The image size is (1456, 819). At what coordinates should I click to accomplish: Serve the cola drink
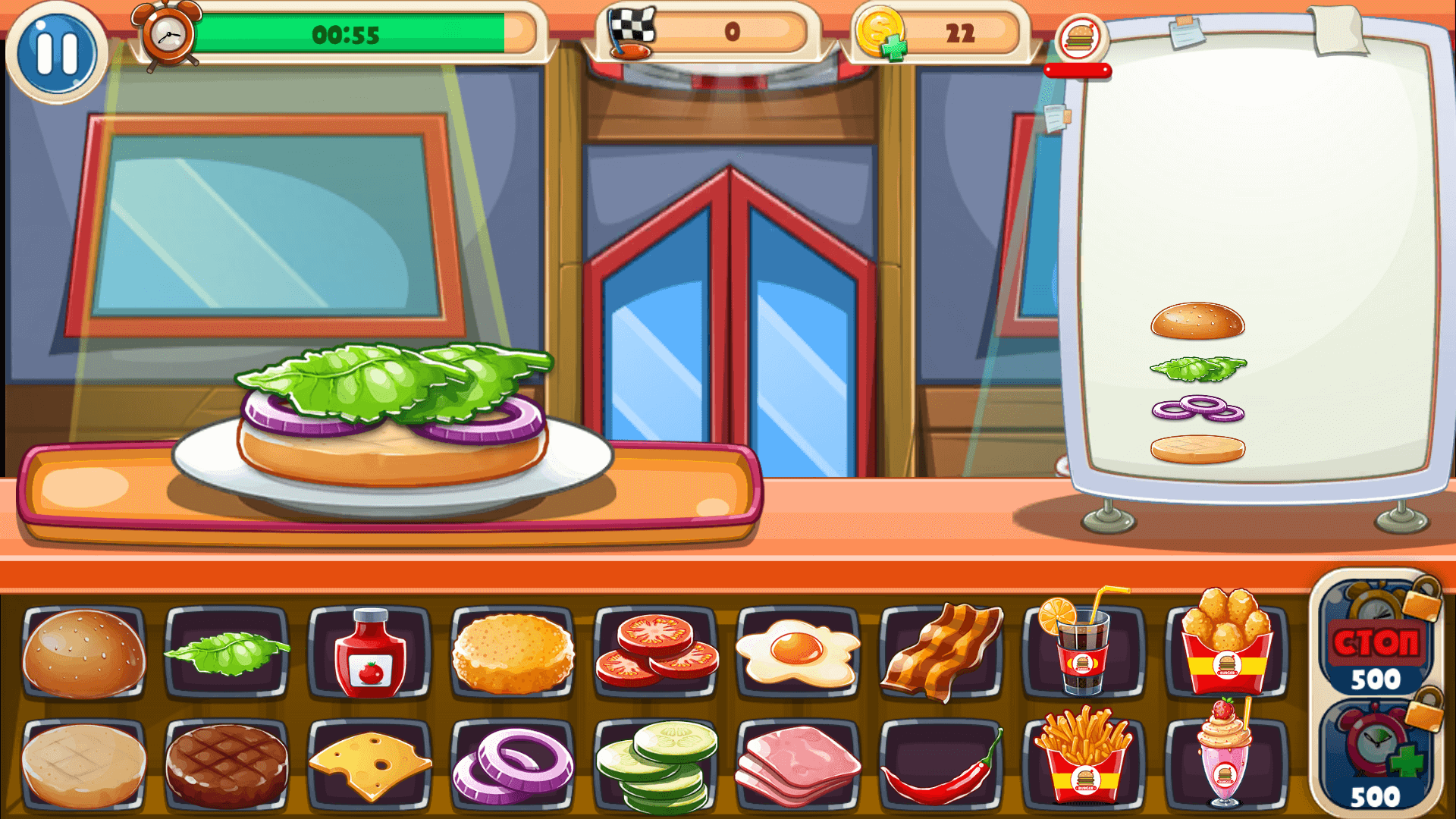click(1081, 654)
